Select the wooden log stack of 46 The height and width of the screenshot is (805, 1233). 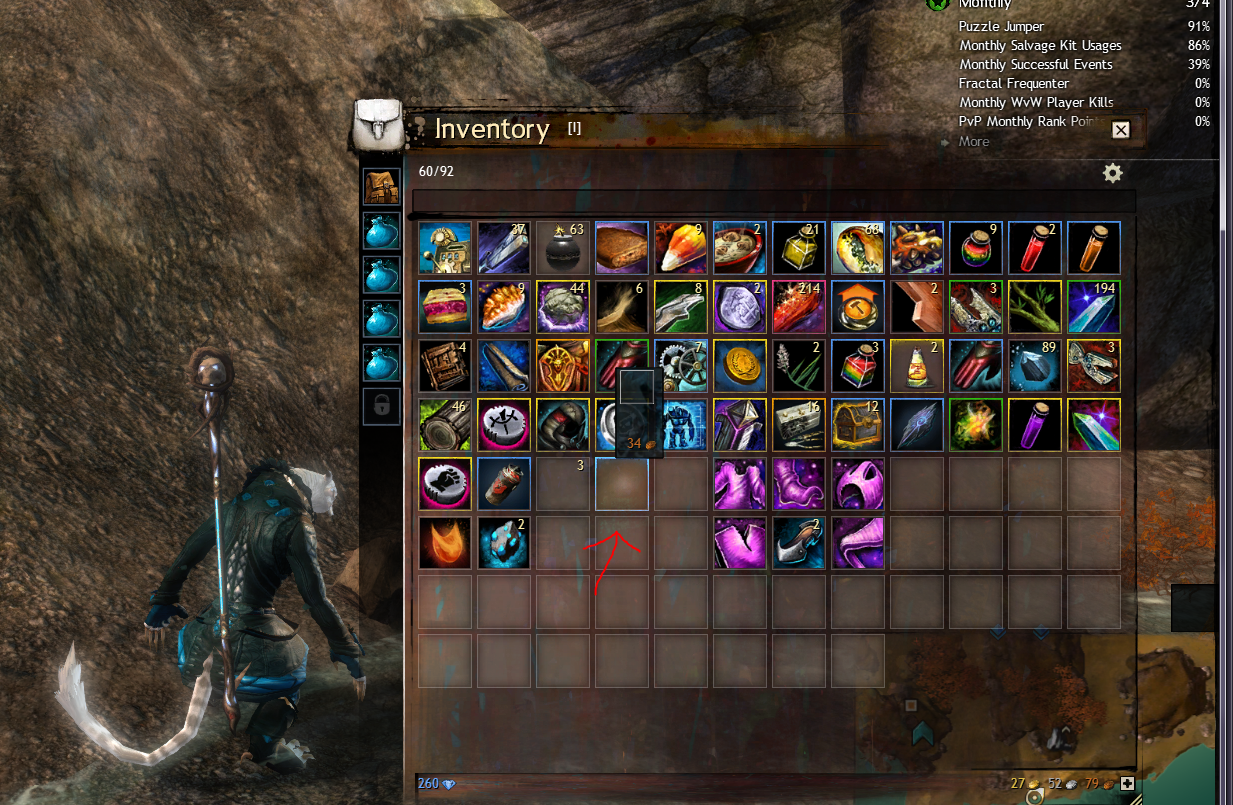pyautogui.click(x=445, y=425)
